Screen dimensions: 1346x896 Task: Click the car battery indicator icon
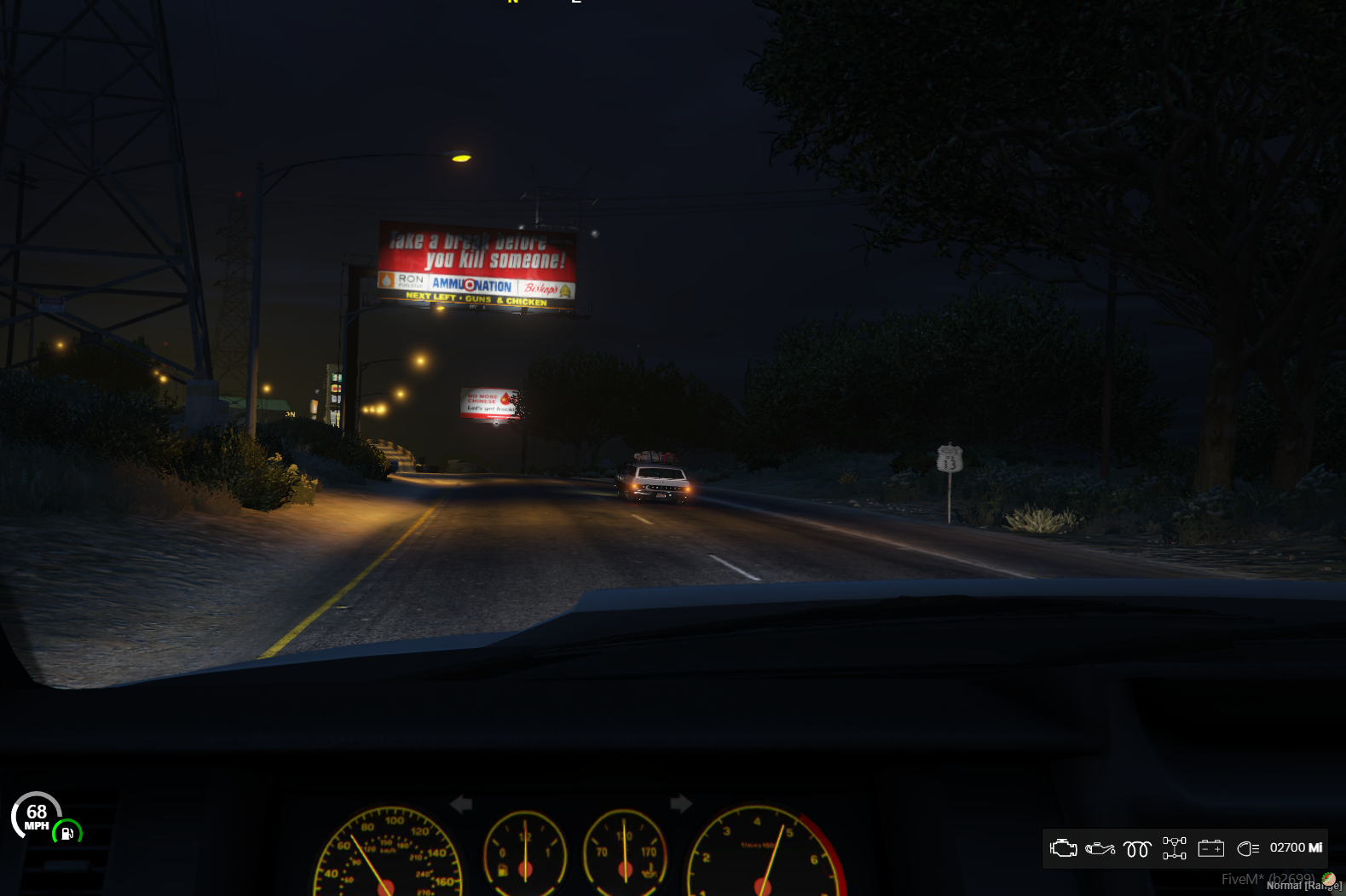coord(1210,848)
